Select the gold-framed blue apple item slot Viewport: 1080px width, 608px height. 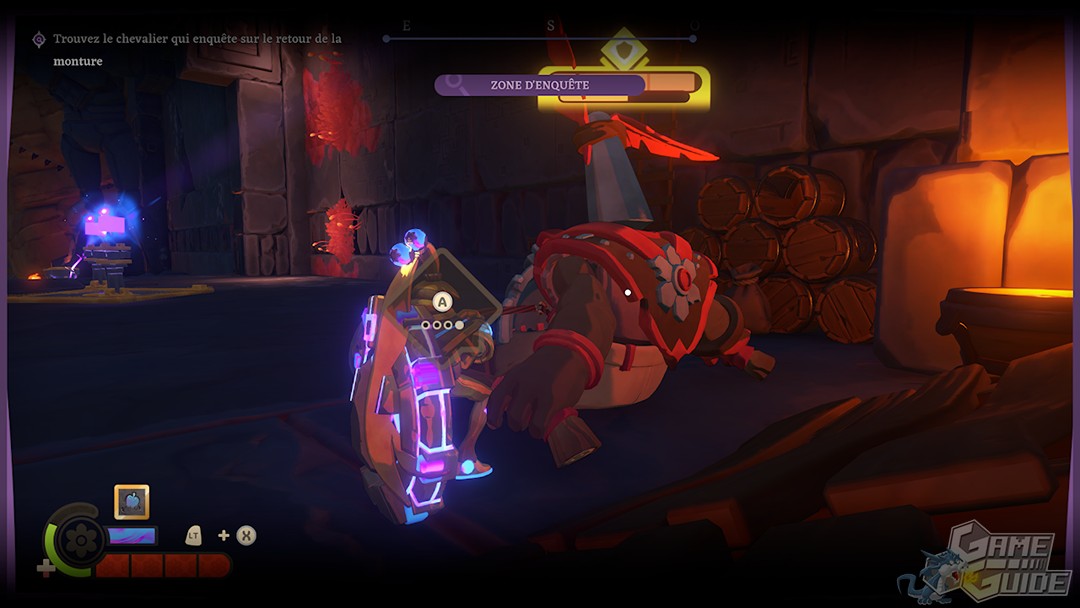pyautogui.click(x=132, y=501)
